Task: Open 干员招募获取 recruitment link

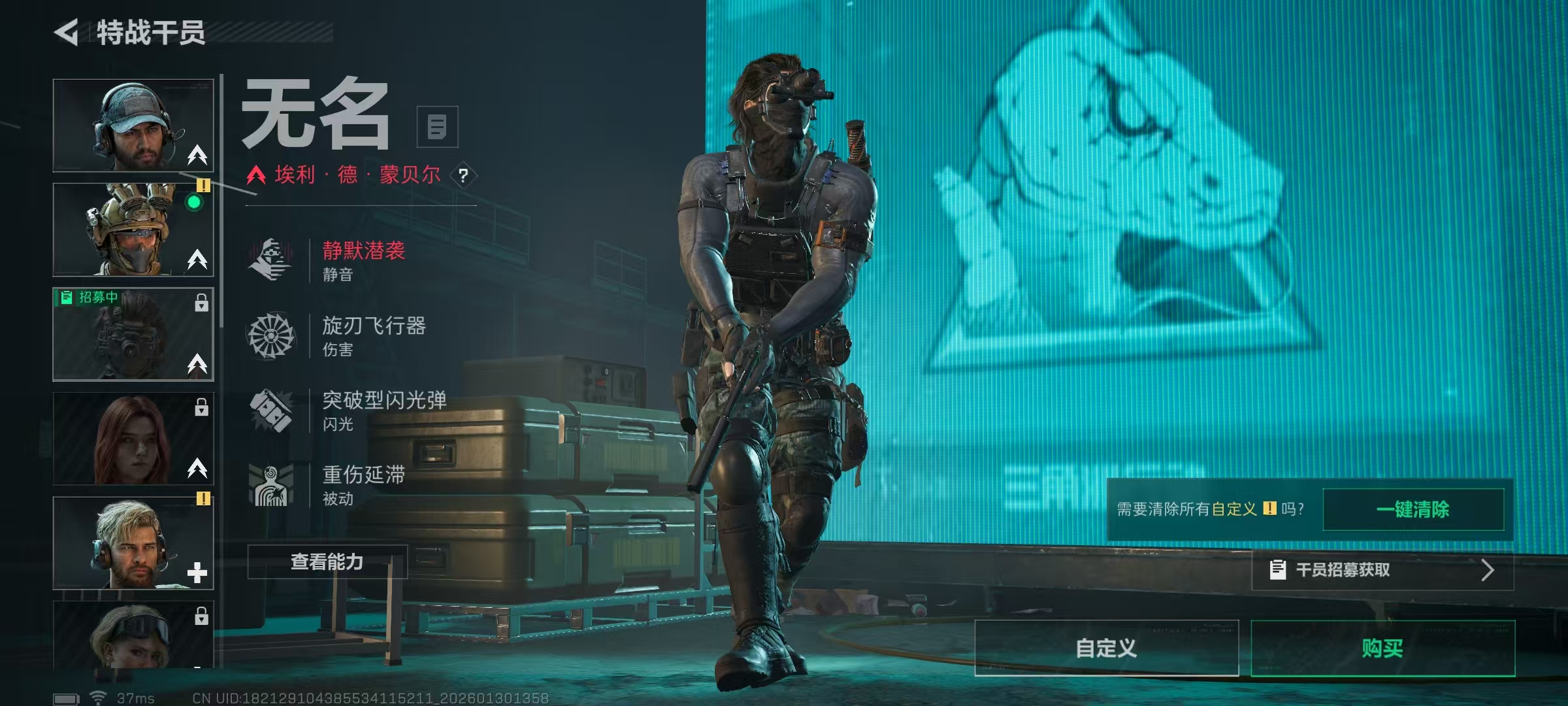Action: pyautogui.click(x=1382, y=570)
